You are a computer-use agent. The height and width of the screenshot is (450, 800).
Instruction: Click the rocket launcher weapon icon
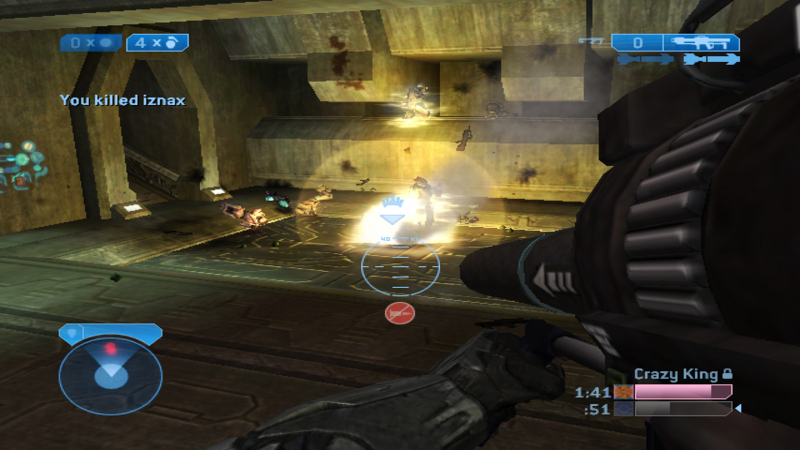click(x=707, y=43)
